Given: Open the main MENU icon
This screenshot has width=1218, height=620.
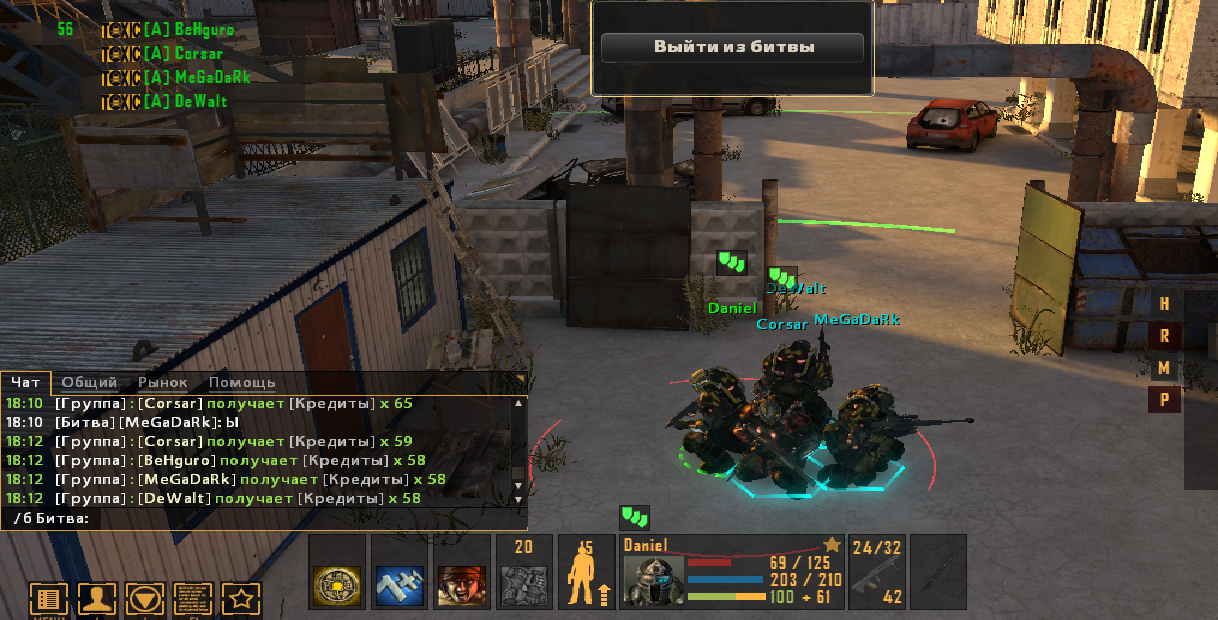Looking at the screenshot, I should (x=48, y=600).
